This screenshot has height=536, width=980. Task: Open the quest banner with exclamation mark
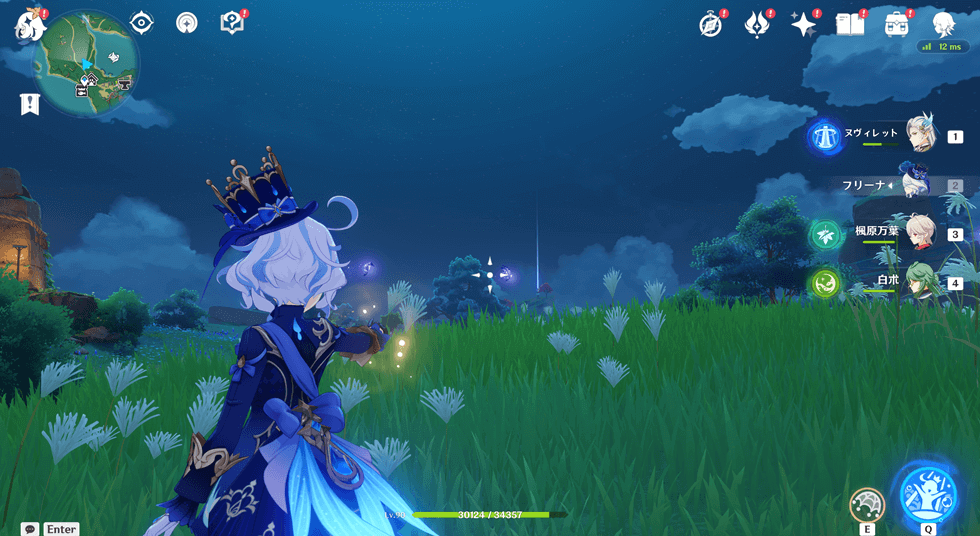29,103
